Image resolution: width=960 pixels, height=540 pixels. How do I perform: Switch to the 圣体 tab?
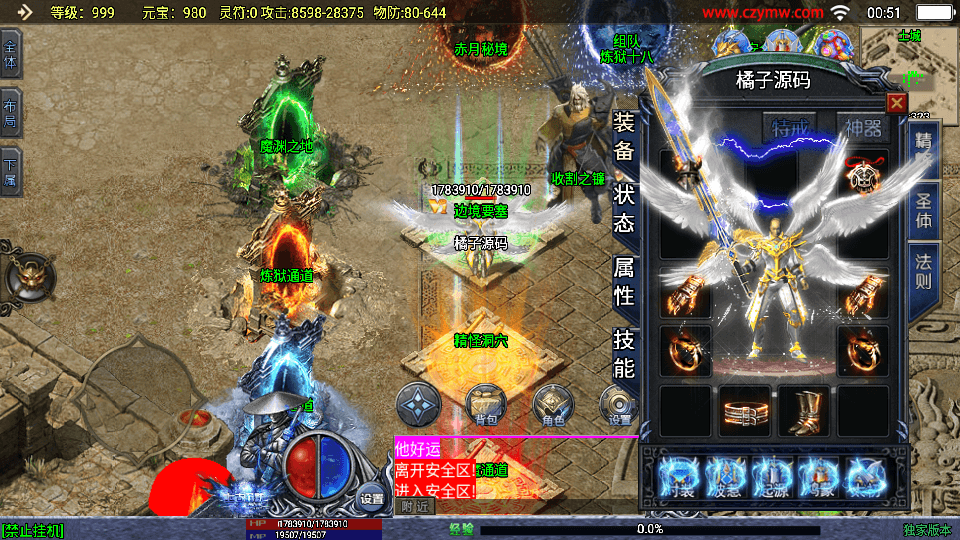(x=923, y=211)
